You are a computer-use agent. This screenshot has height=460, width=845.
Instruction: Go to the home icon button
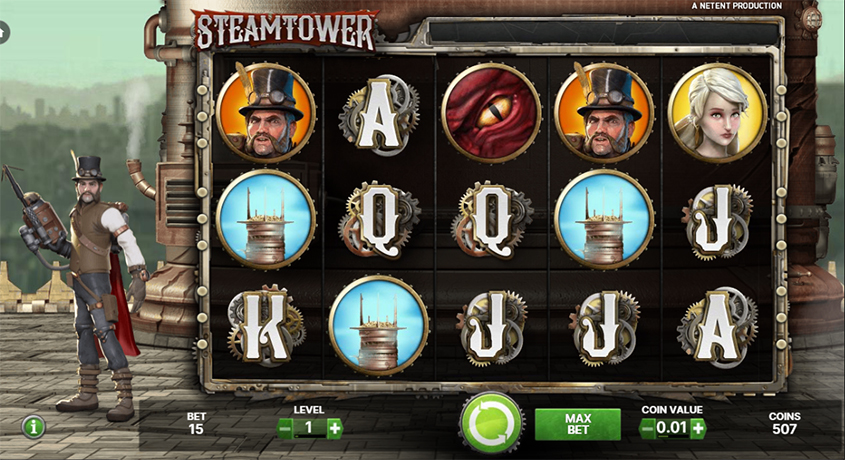[x=3, y=33]
